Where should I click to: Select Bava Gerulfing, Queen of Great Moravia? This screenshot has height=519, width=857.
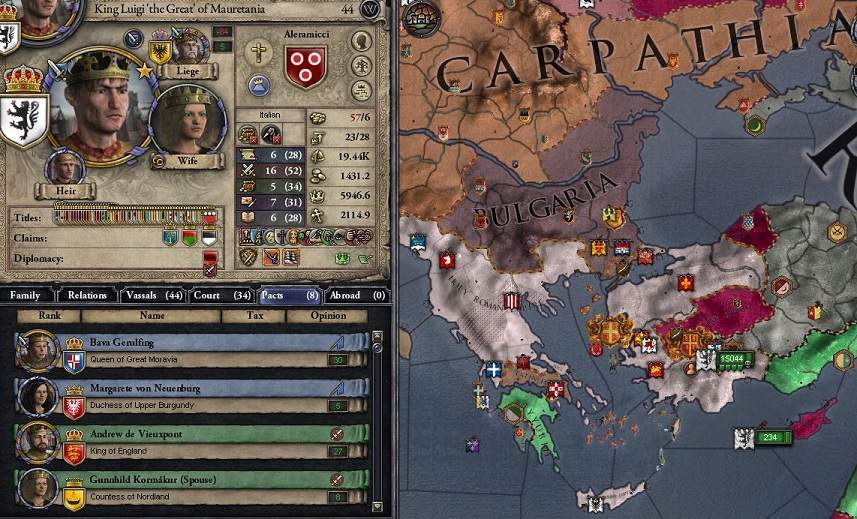point(190,350)
